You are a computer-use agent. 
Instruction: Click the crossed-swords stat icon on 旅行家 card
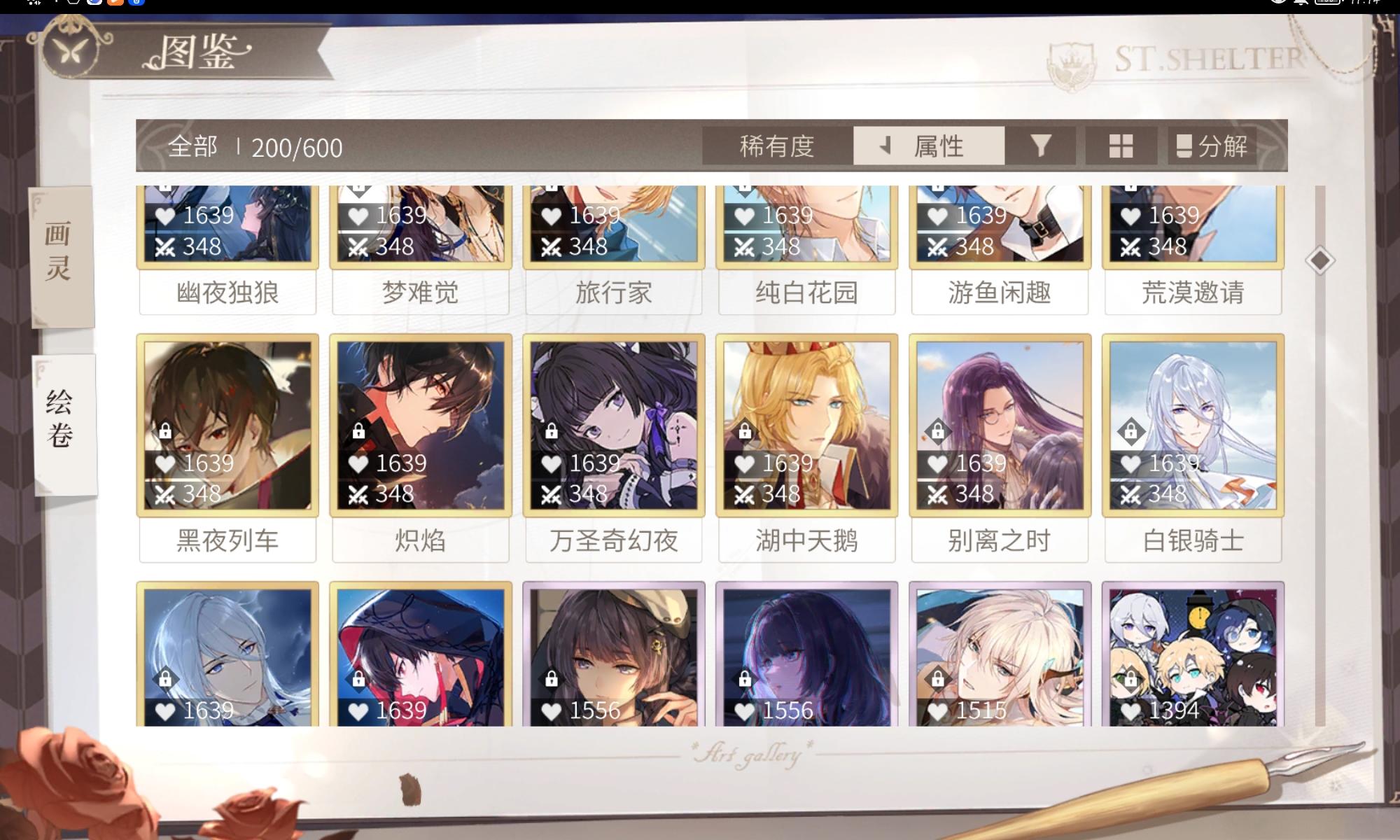coord(552,246)
